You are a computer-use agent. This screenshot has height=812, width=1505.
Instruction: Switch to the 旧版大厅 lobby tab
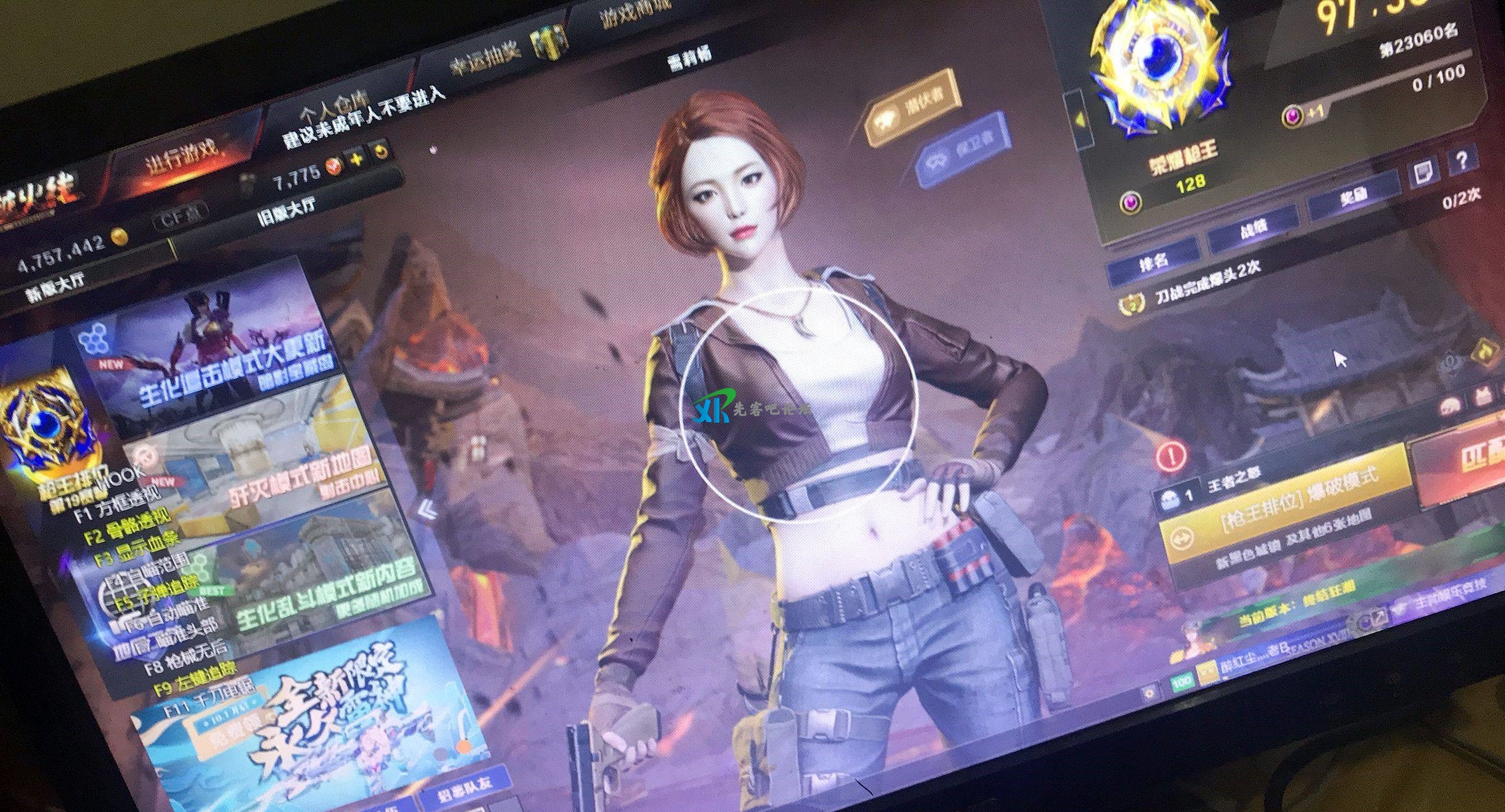click(x=285, y=210)
